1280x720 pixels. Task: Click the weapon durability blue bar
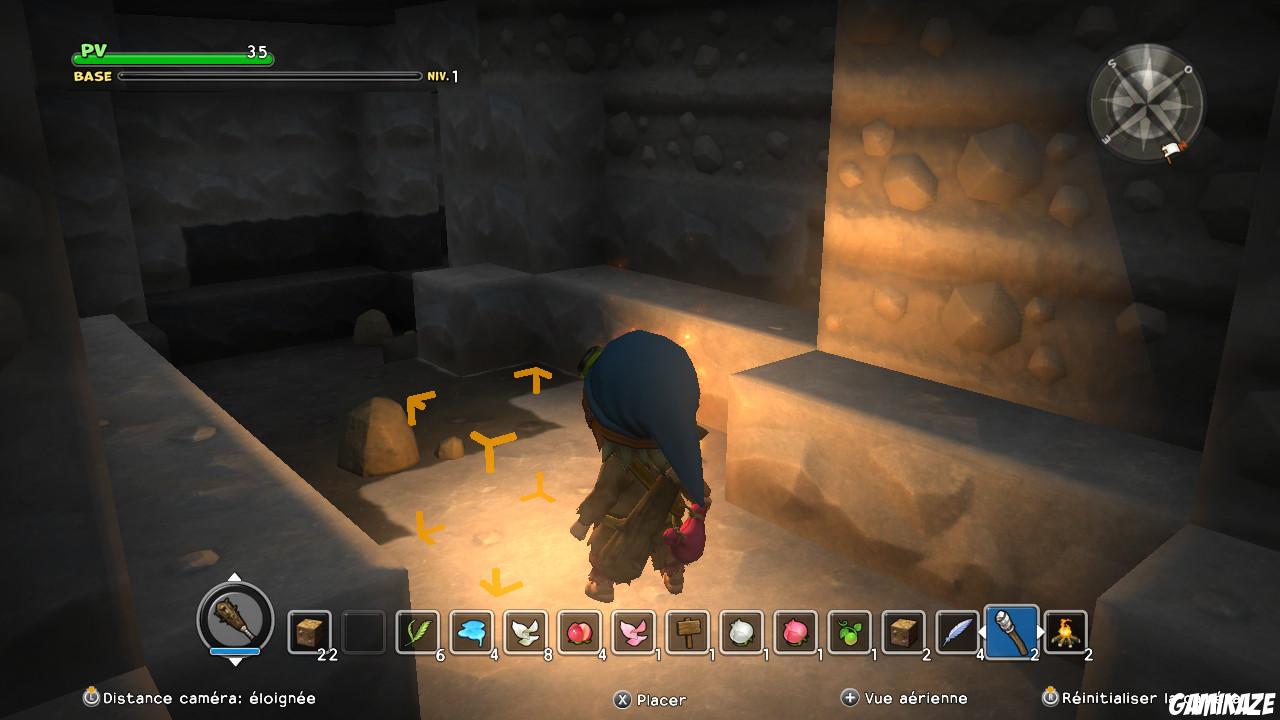click(x=234, y=652)
